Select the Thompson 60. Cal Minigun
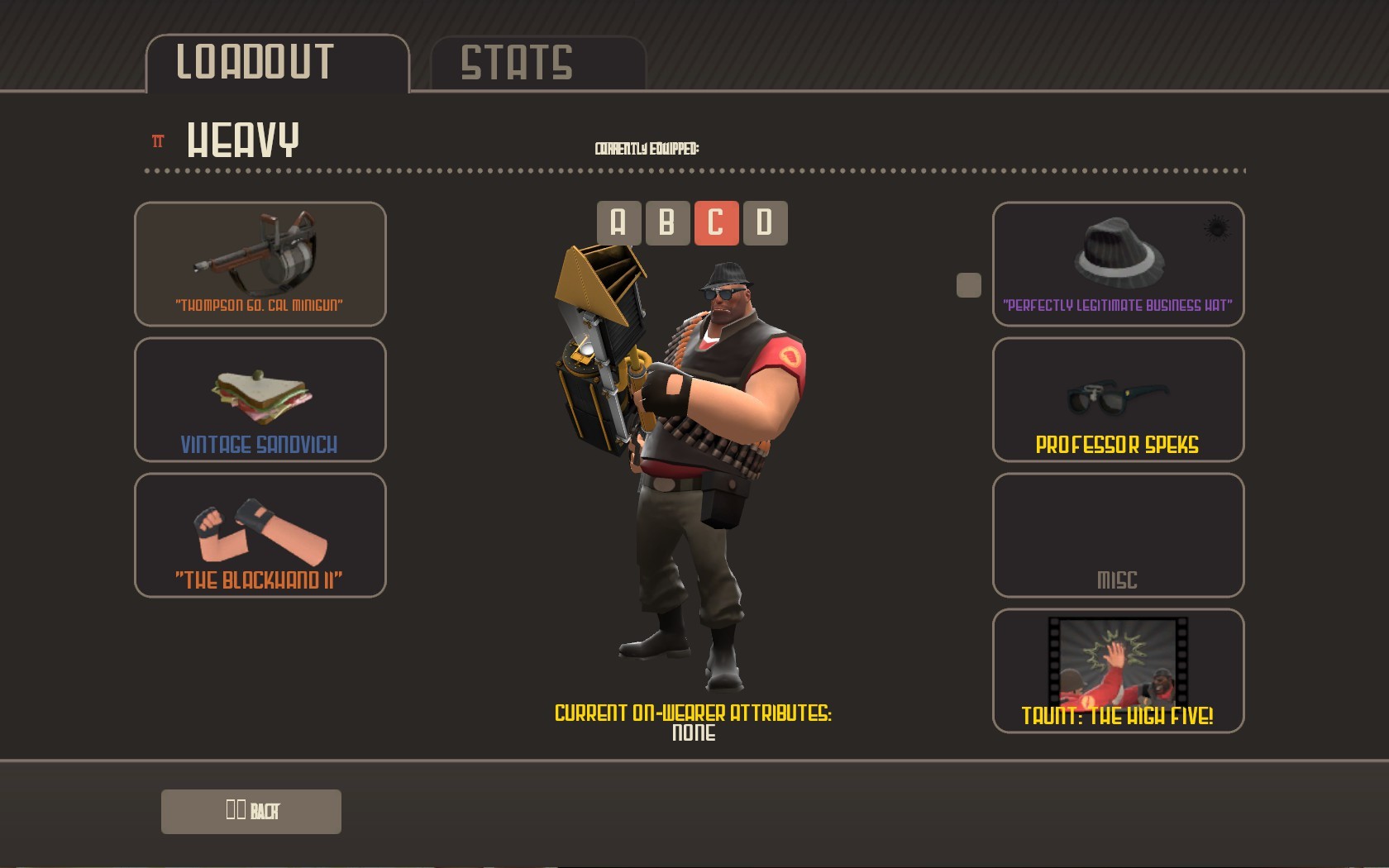The height and width of the screenshot is (868, 1389). (x=260, y=265)
